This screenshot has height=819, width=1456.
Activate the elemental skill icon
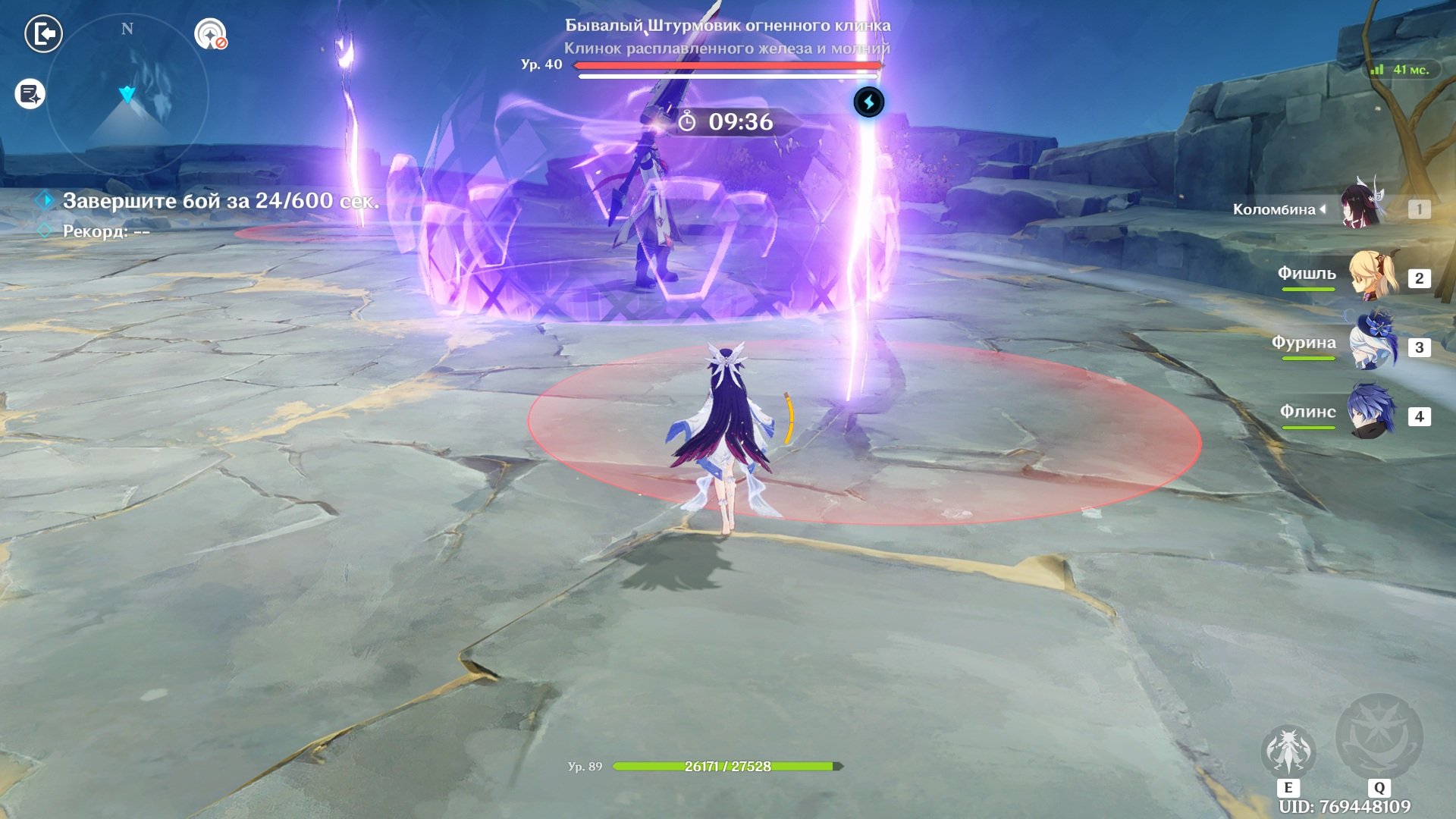[x=1288, y=752]
